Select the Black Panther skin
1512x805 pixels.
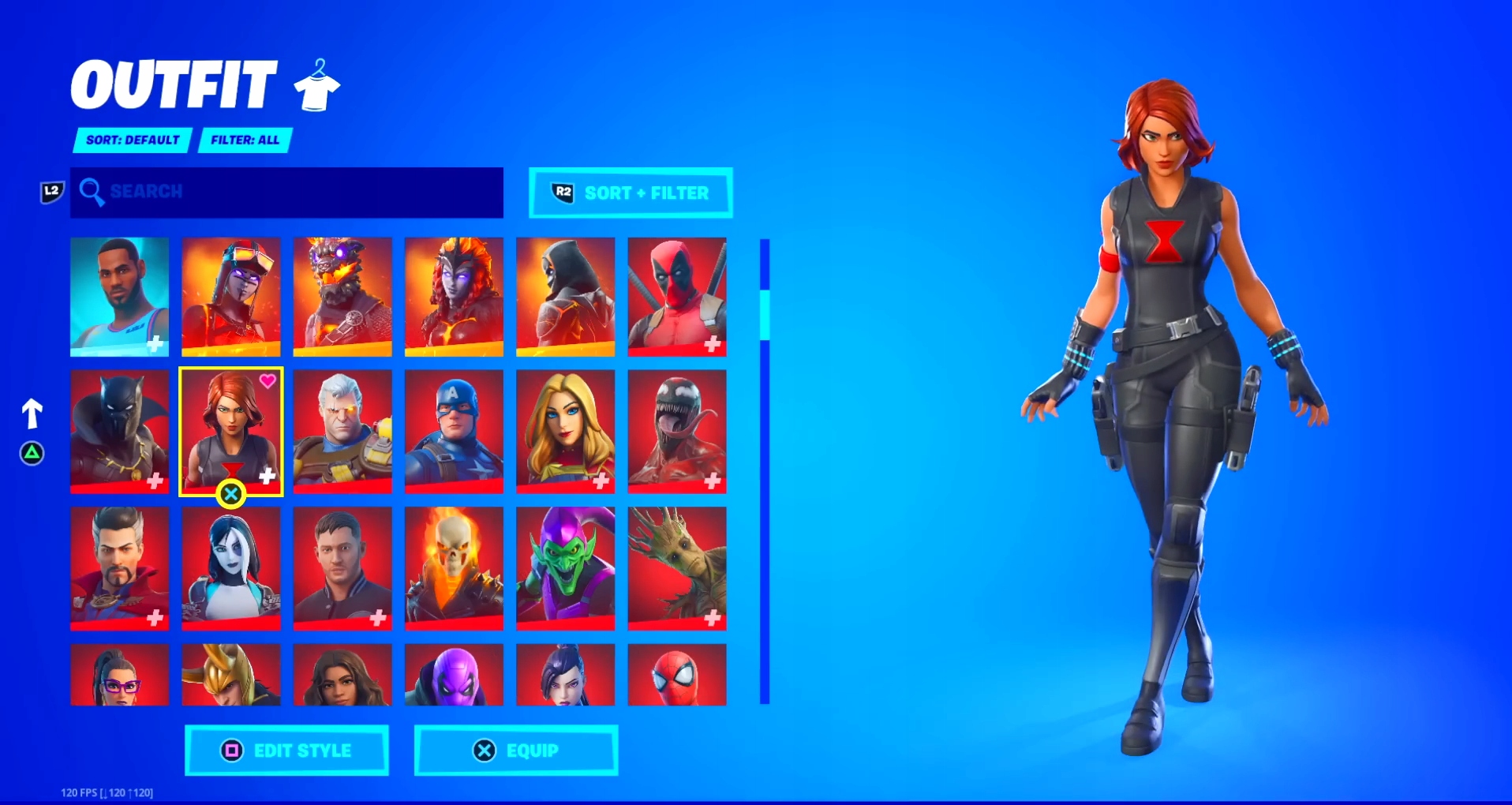[x=119, y=432]
